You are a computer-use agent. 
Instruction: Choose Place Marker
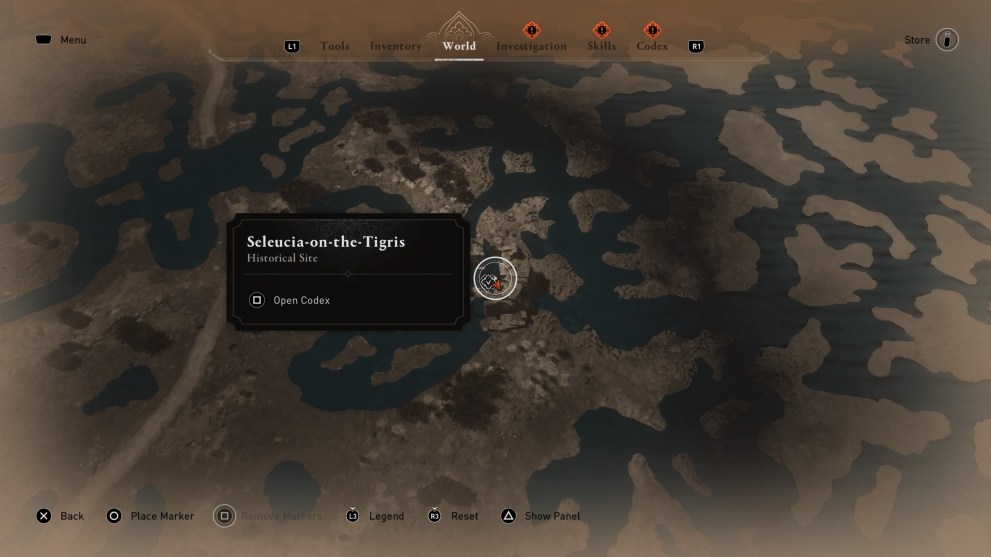150,516
